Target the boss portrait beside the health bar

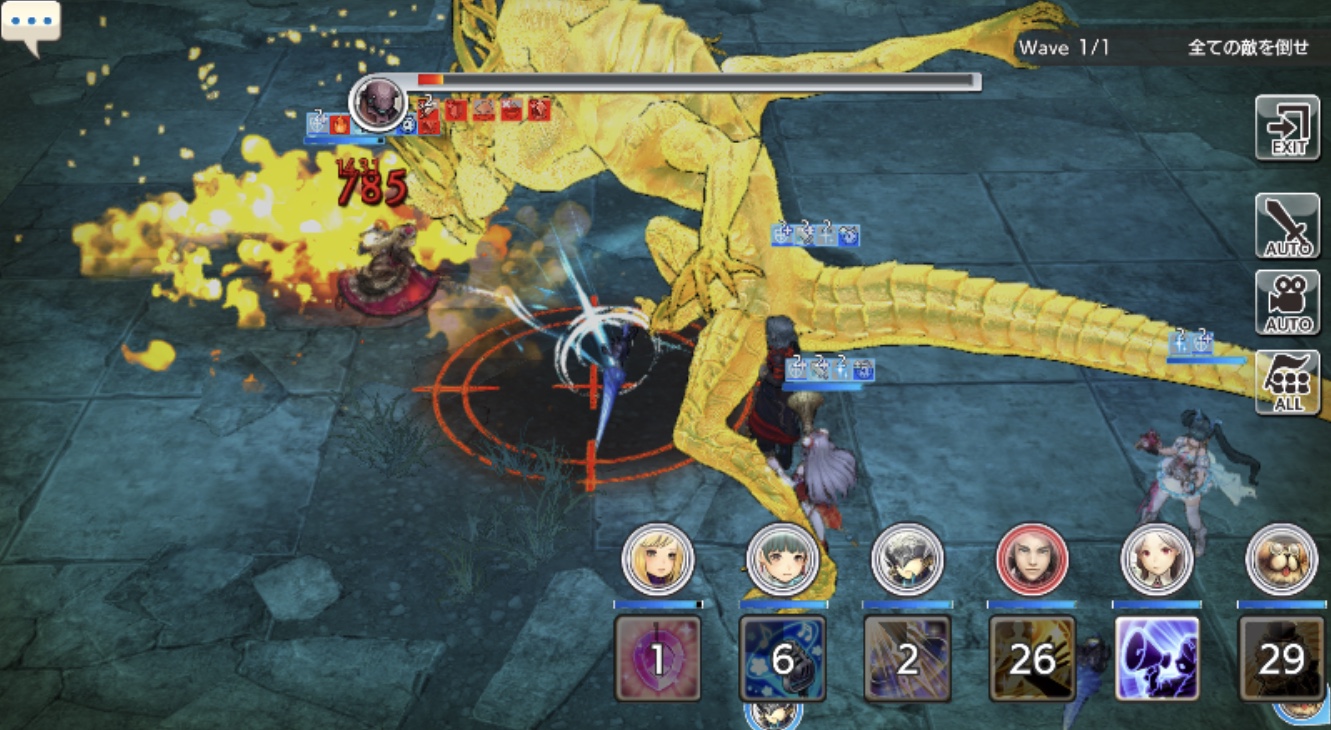click(x=378, y=102)
